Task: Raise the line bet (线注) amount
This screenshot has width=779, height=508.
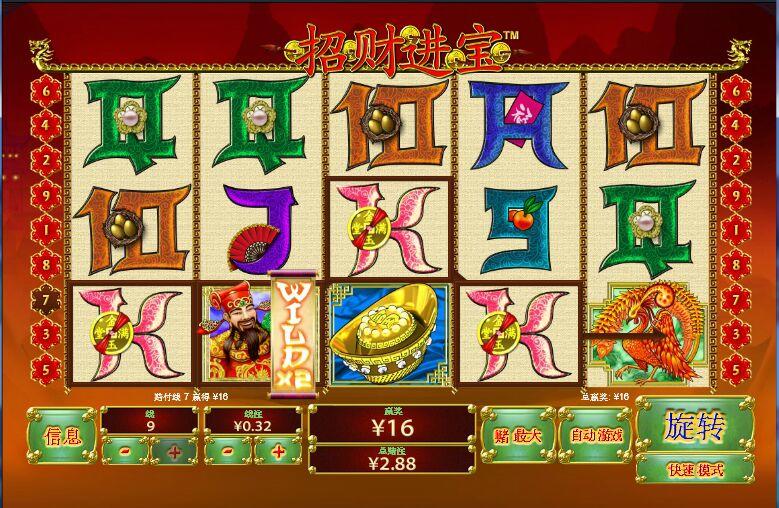Action: click(277, 452)
